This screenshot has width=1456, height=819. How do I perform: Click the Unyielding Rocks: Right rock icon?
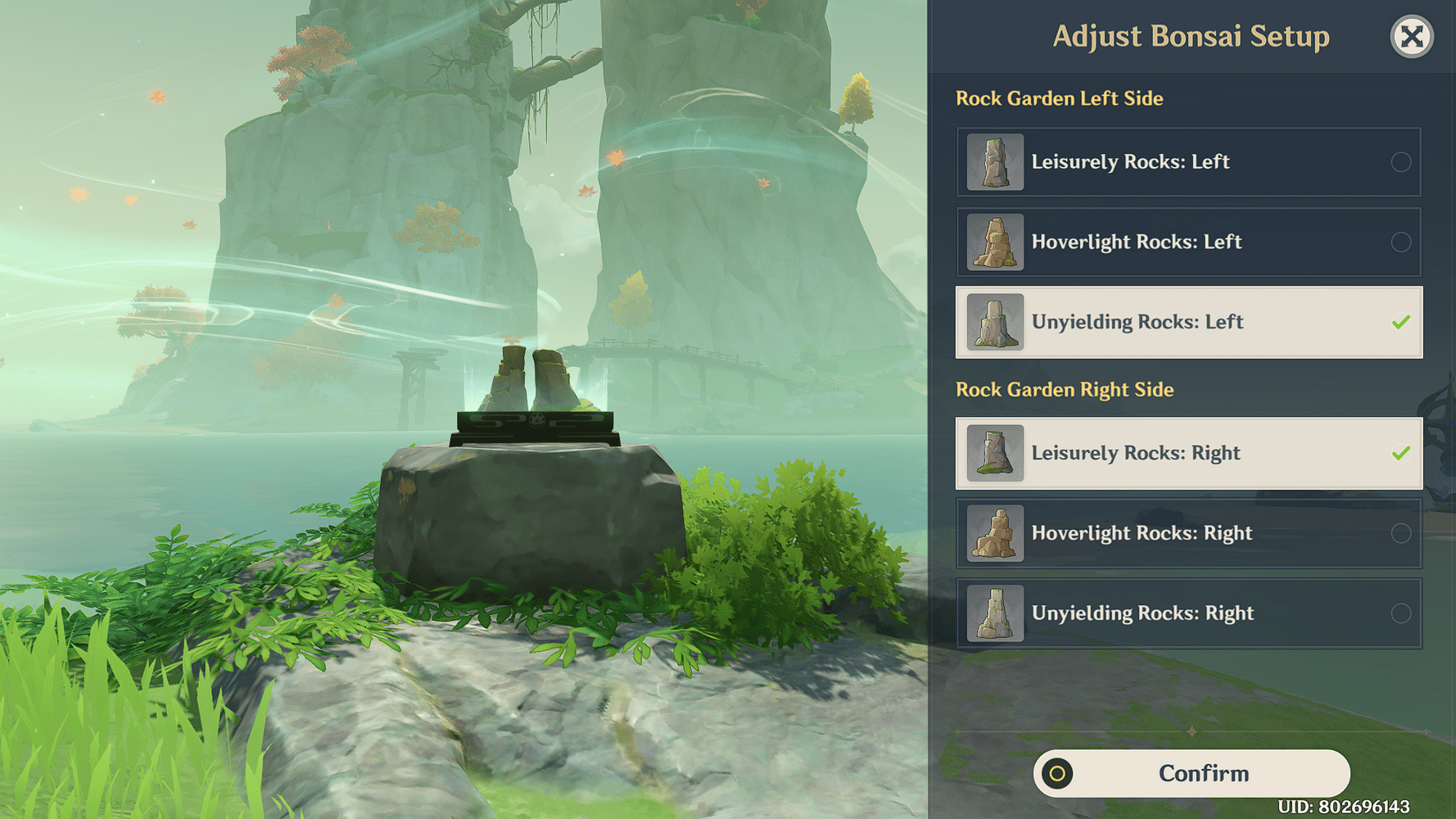tap(994, 613)
